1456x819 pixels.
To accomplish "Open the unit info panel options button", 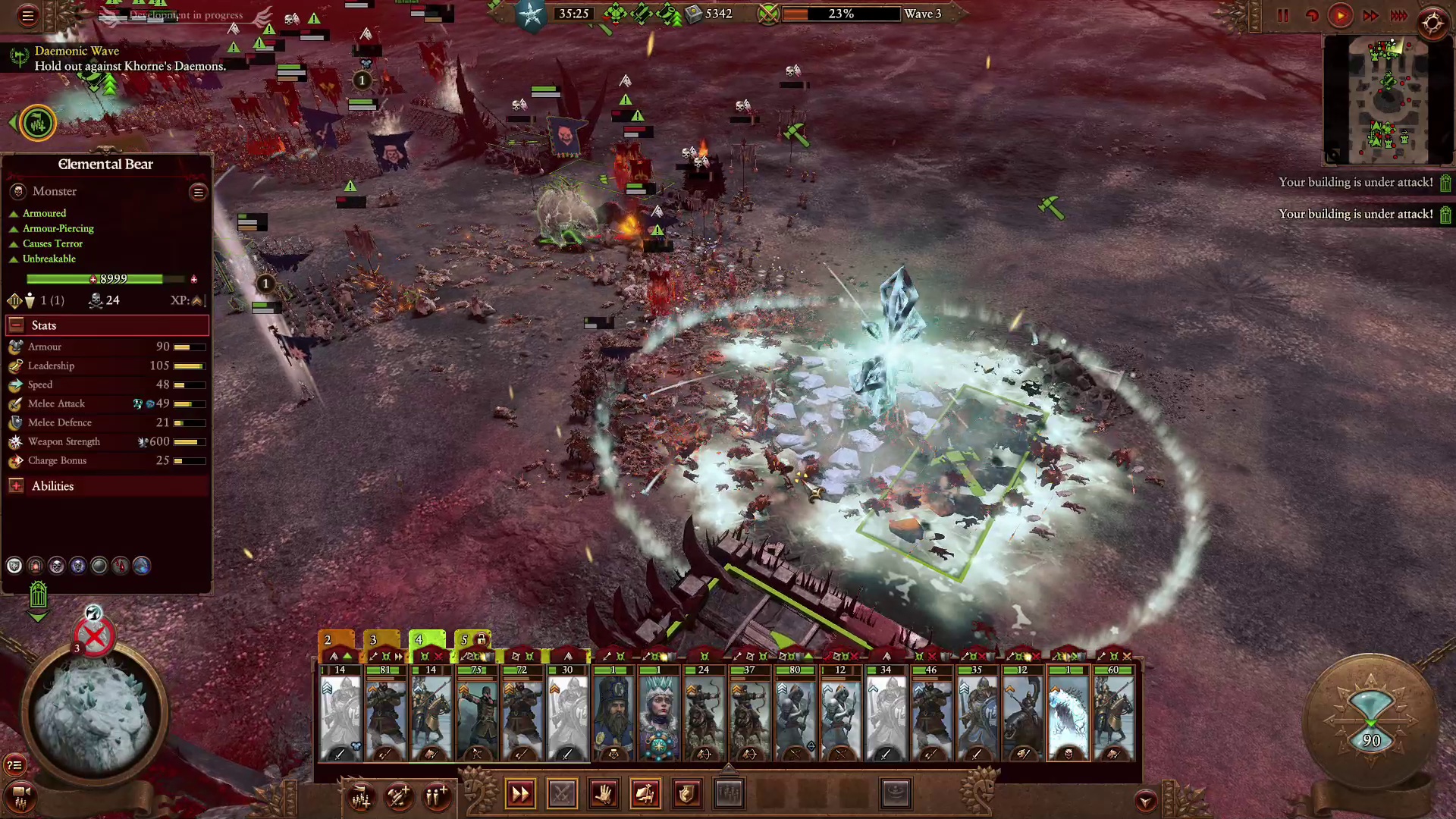I will (198, 192).
